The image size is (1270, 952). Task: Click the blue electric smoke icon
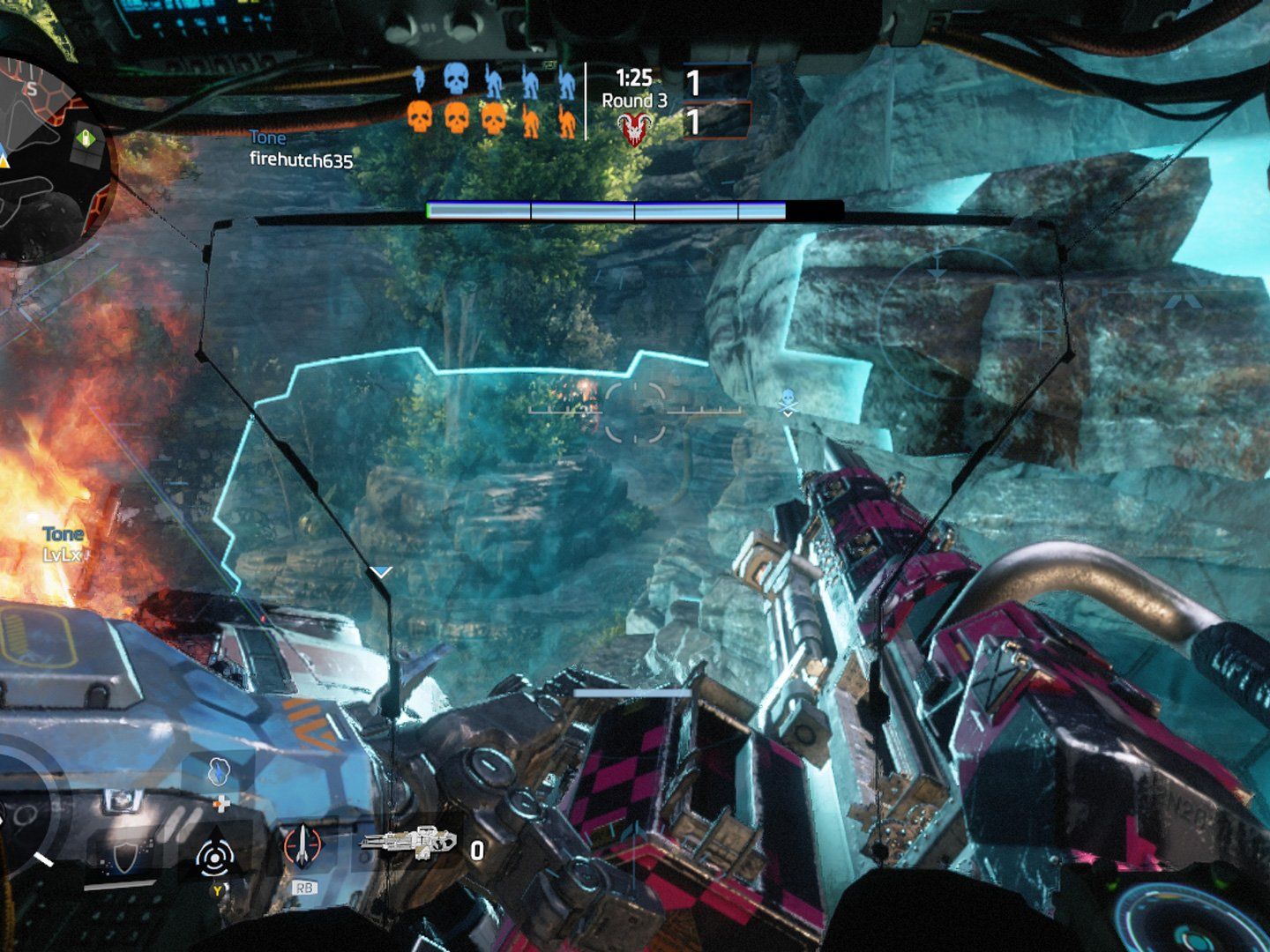point(218,772)
